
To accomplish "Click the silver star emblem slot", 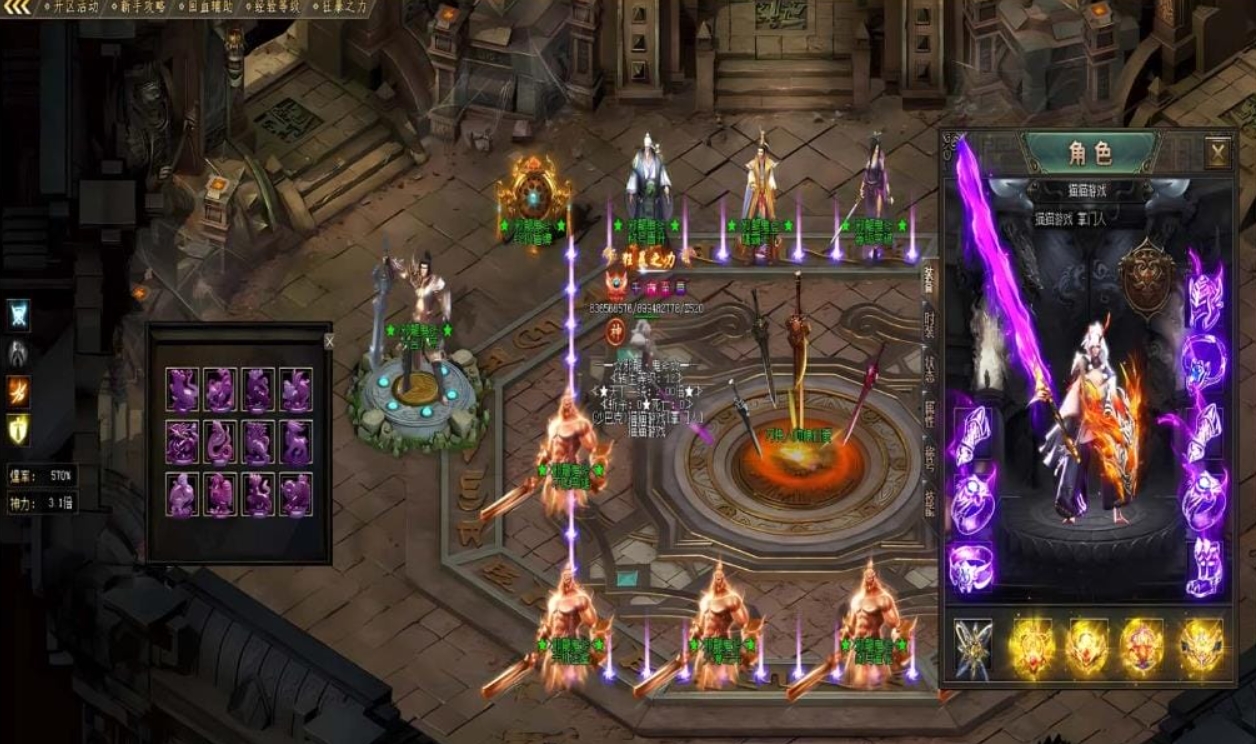I will pyautogui.click(x=972, y=647).
